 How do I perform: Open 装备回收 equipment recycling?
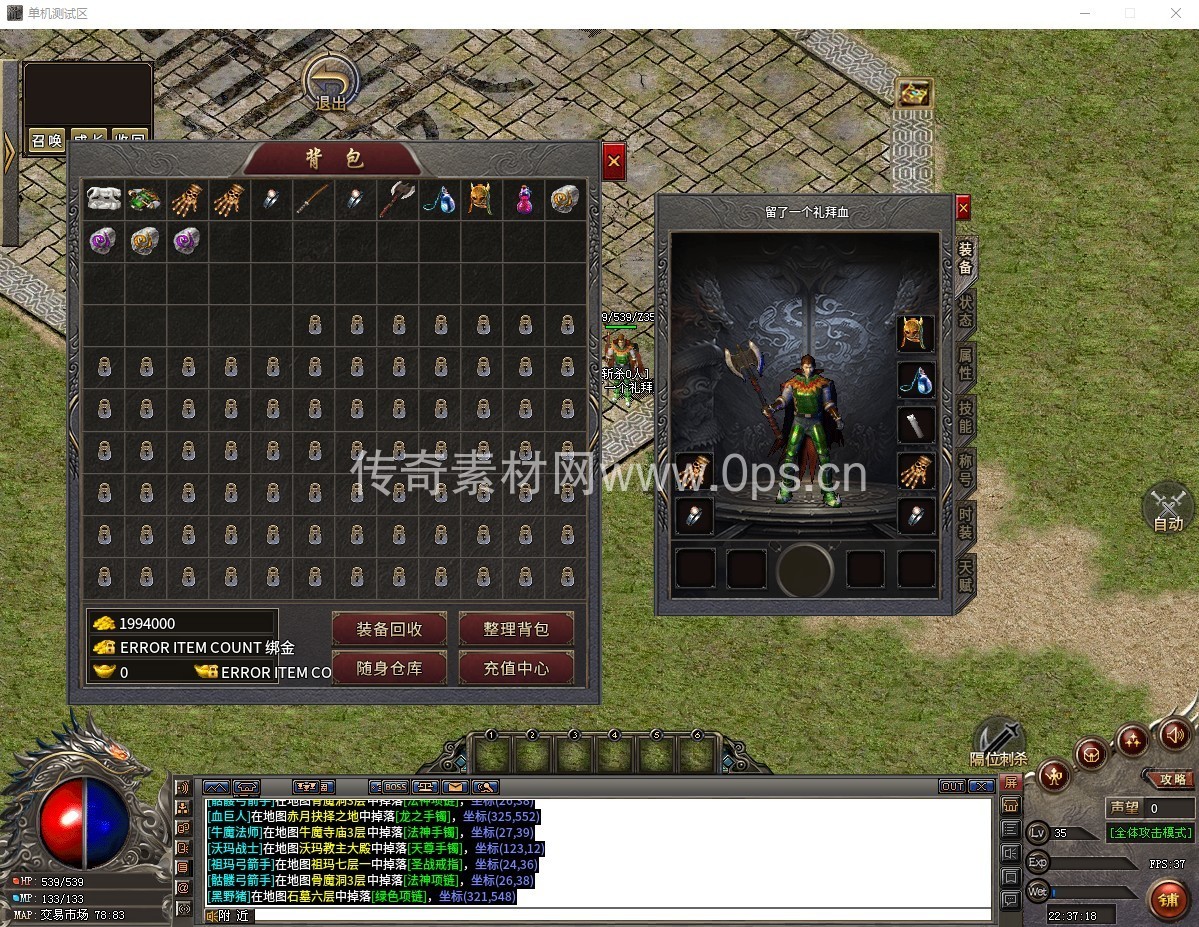tap(389, 629)
